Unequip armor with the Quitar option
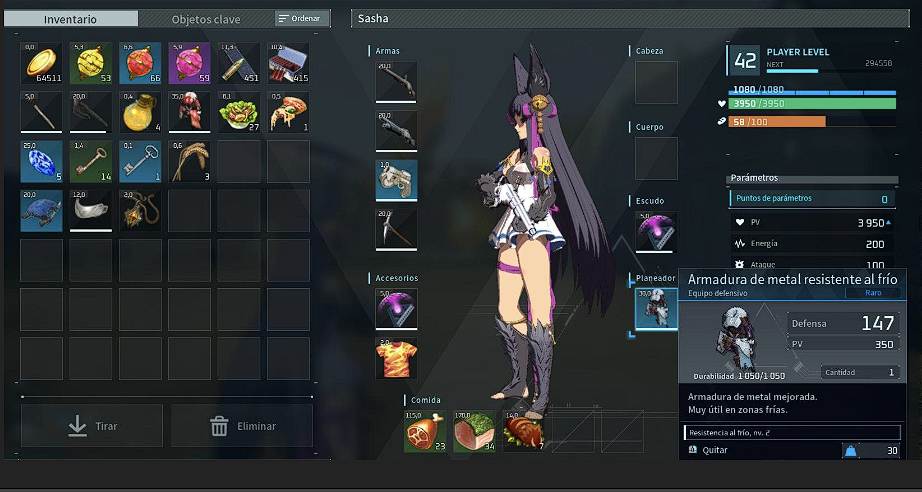The image size is (922, 492). [714, 450]
